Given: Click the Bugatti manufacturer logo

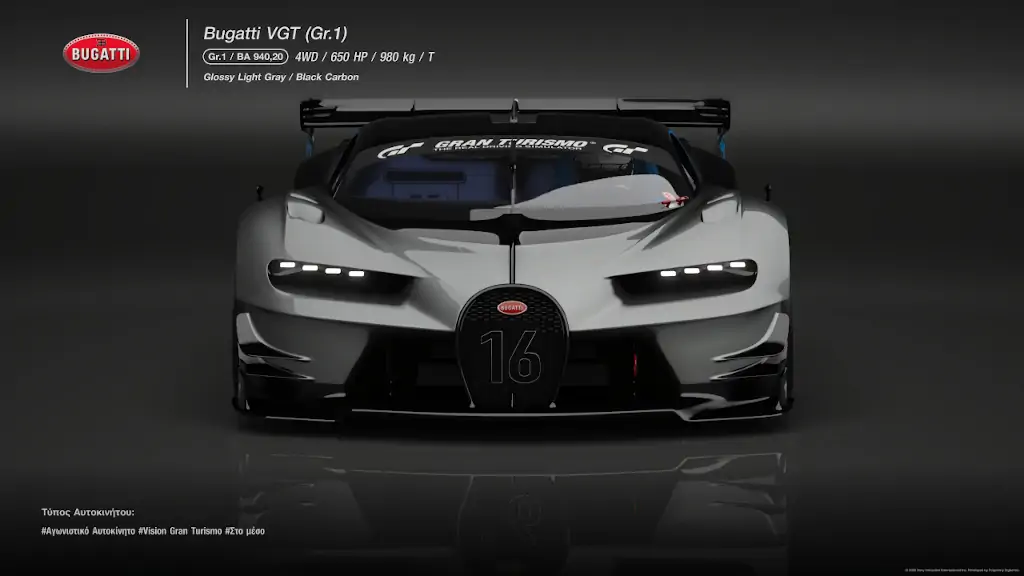Looking at the screenshot, I should [101, 53].
